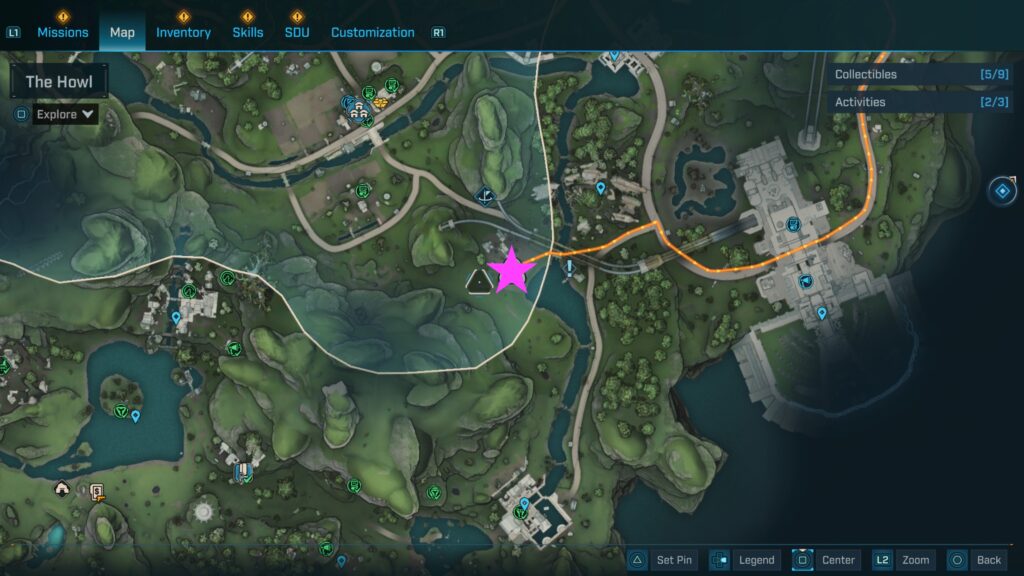Open the Inventory tab
The height and width of the screenshot is (576, 1024).
coord(183,32)
